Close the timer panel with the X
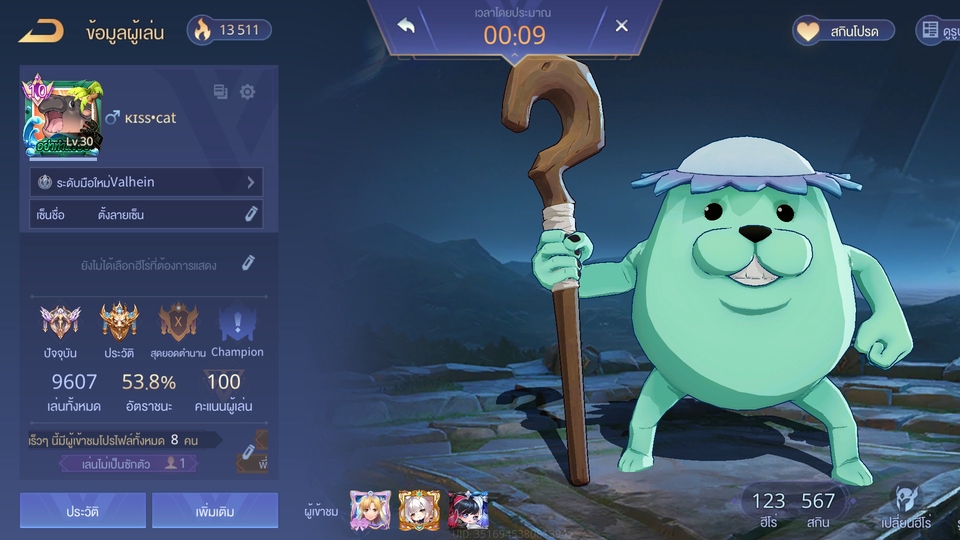This screenshot has width=960, height=540. pos(622,26)
